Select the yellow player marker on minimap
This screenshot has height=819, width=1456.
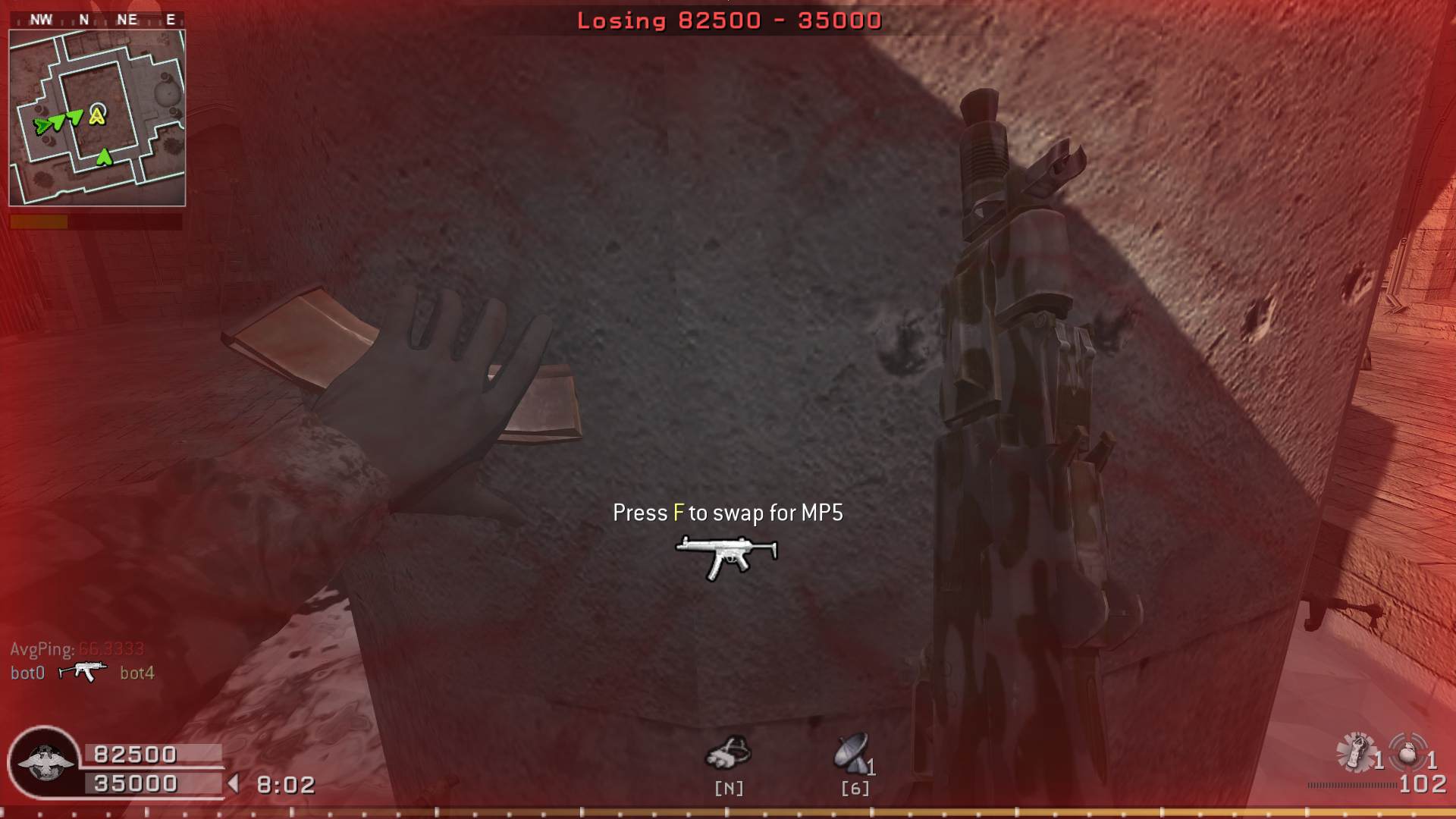[x=97, y=115]
